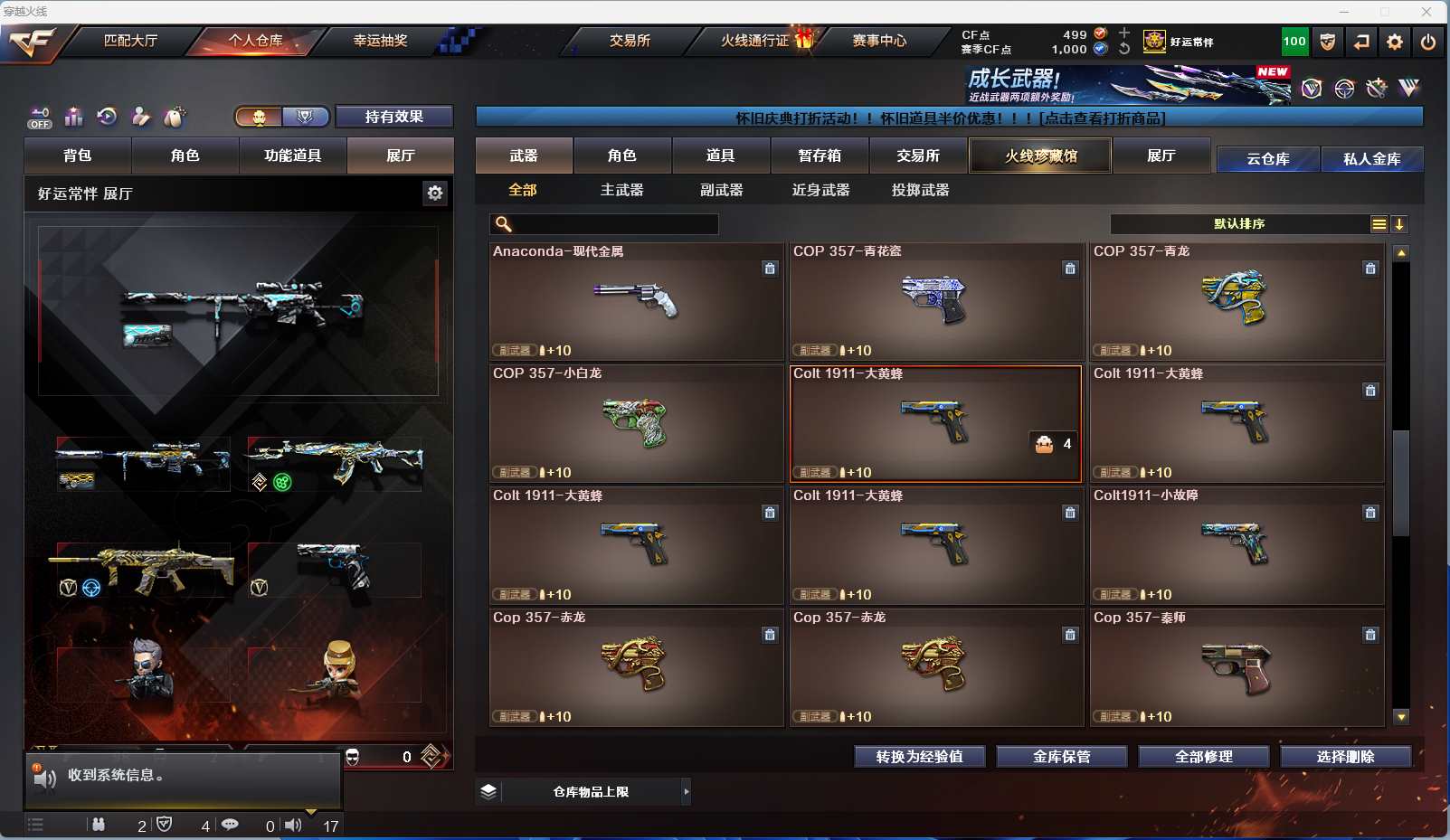Open the 交易所 exchange in top bar
The height and width of the screenshot is (840, 1450).
[x=630, y=41]
